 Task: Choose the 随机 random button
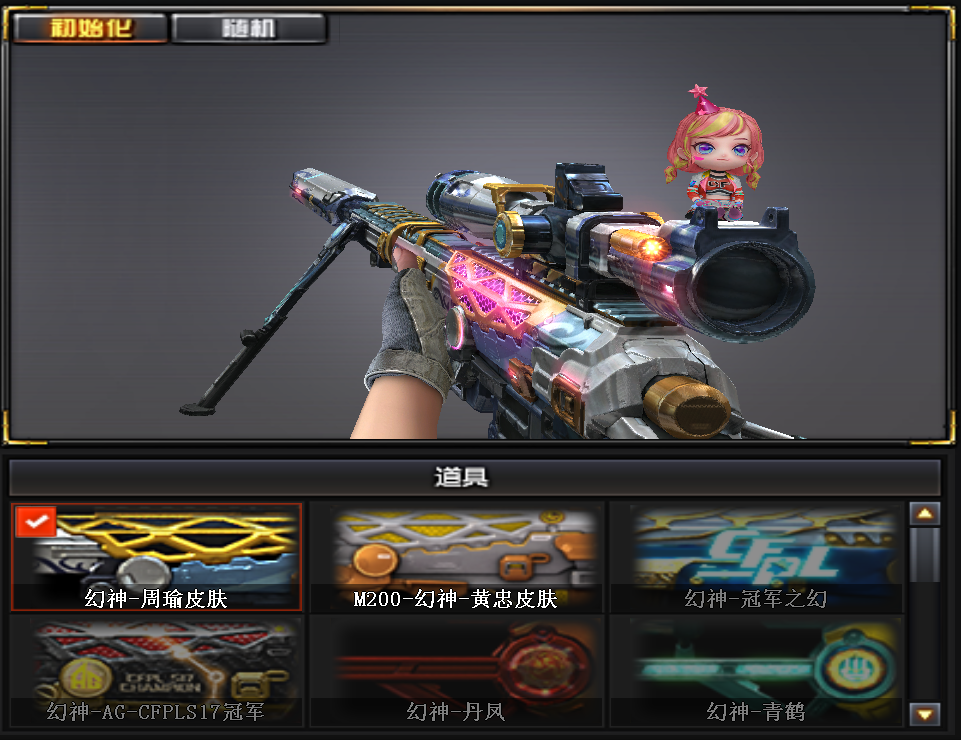click(x=249, y=28)
